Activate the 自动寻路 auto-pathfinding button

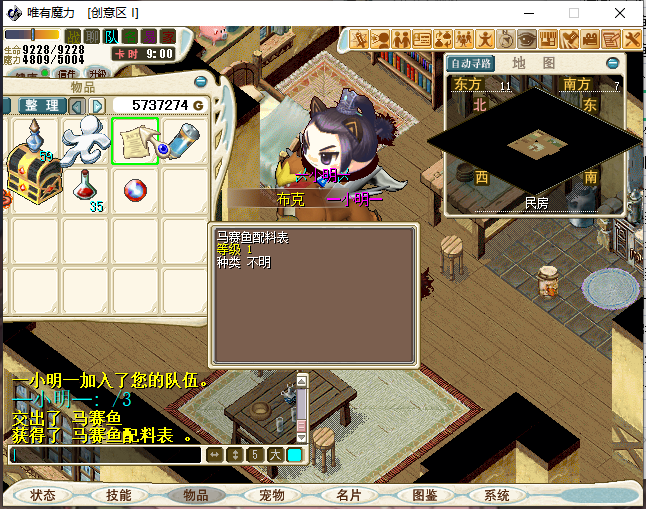point(472,63)
